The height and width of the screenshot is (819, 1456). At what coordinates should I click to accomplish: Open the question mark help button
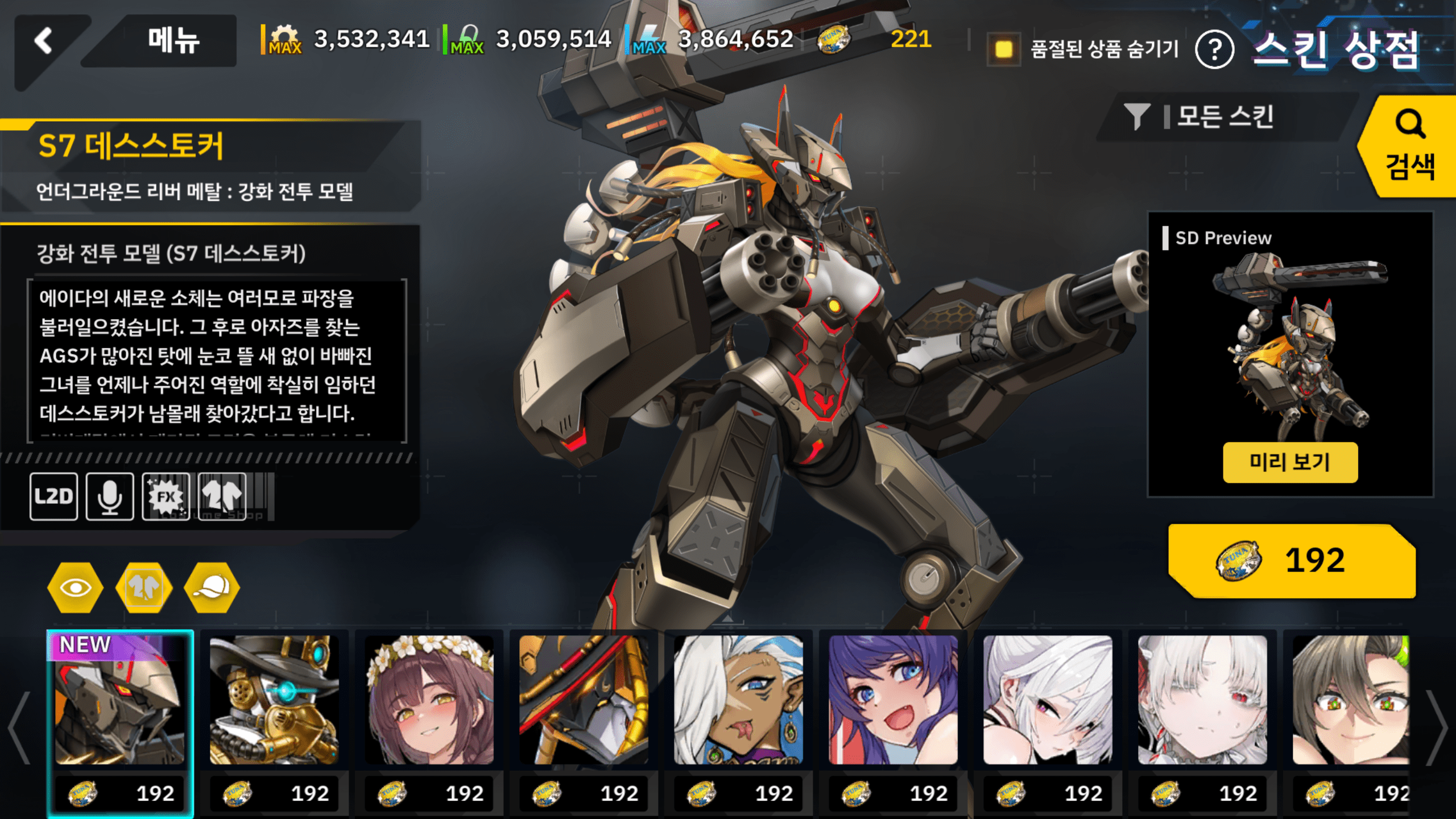pyautogui.click(x=1214, y=50)
